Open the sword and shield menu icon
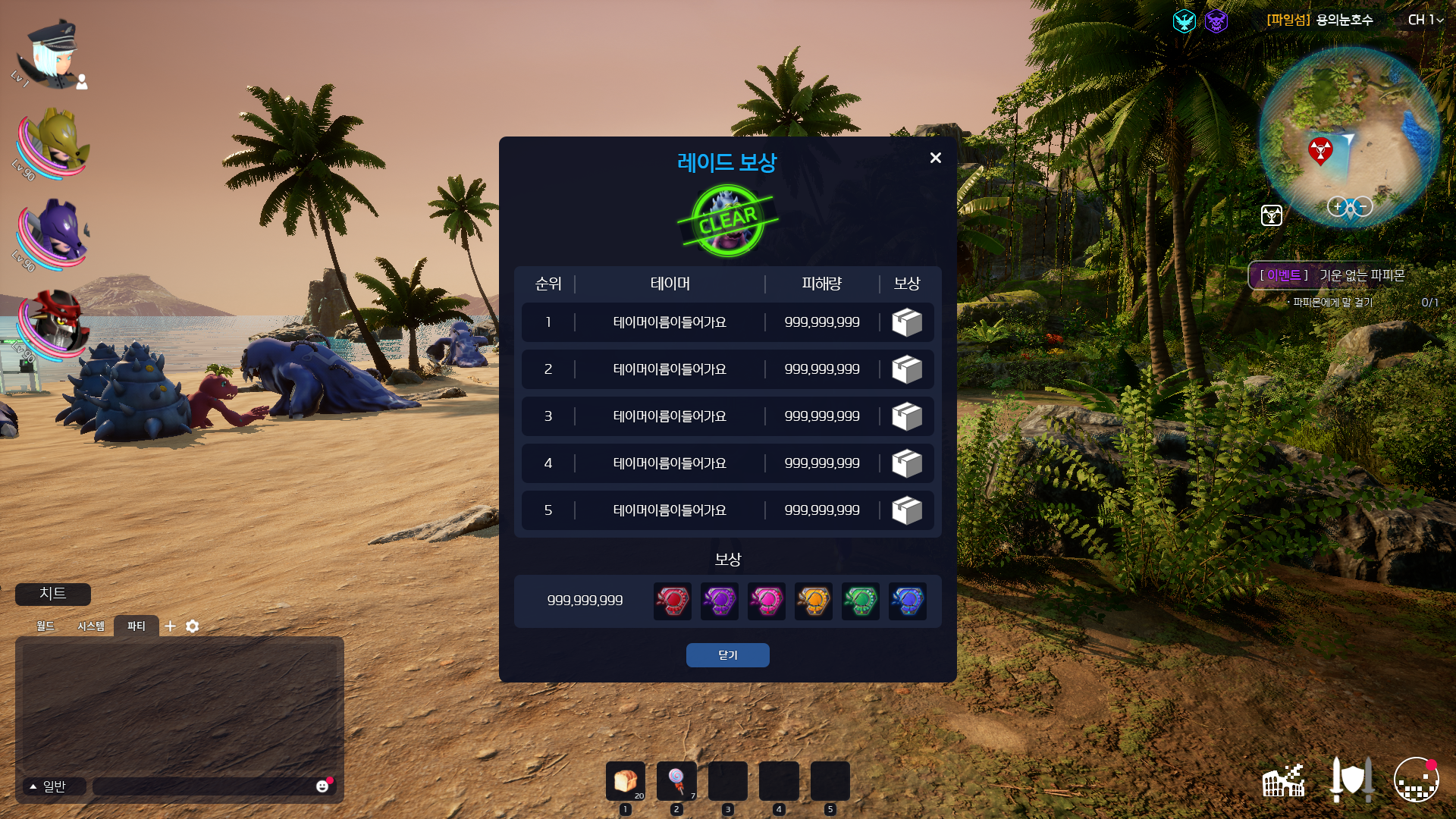 [1351, 780]
